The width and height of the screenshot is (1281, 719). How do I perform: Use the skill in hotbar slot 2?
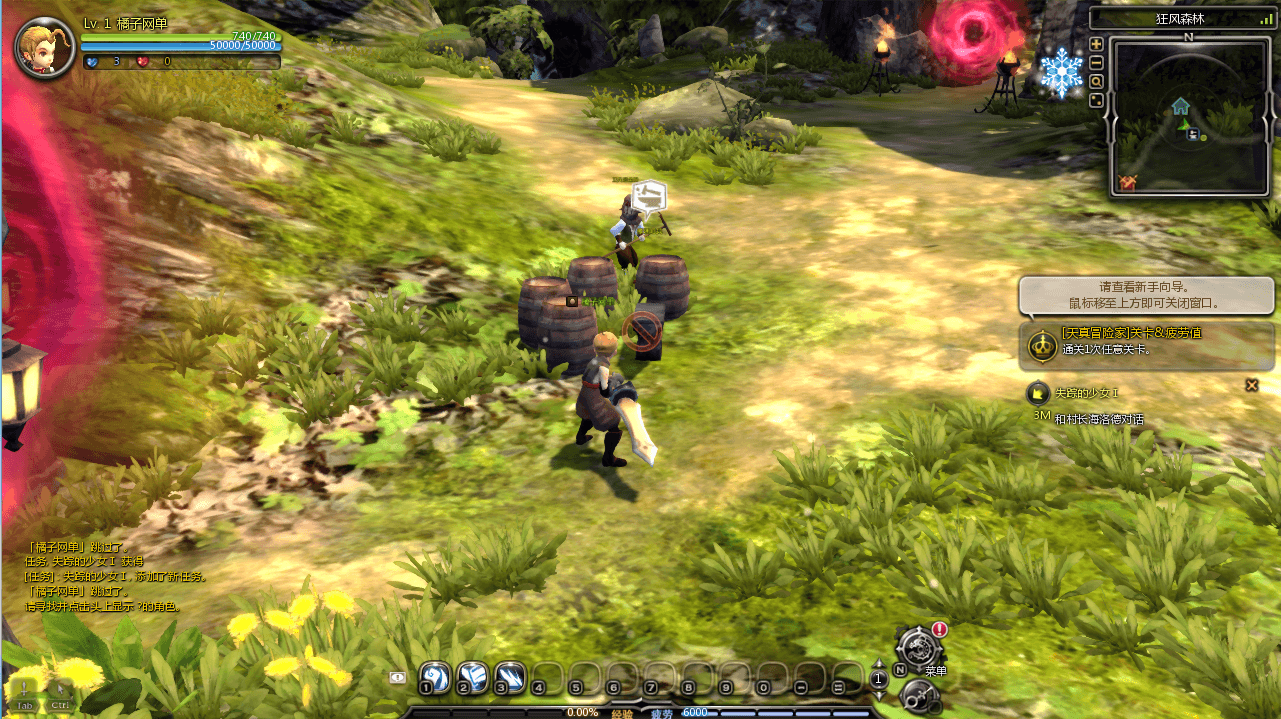pos(471,677)
